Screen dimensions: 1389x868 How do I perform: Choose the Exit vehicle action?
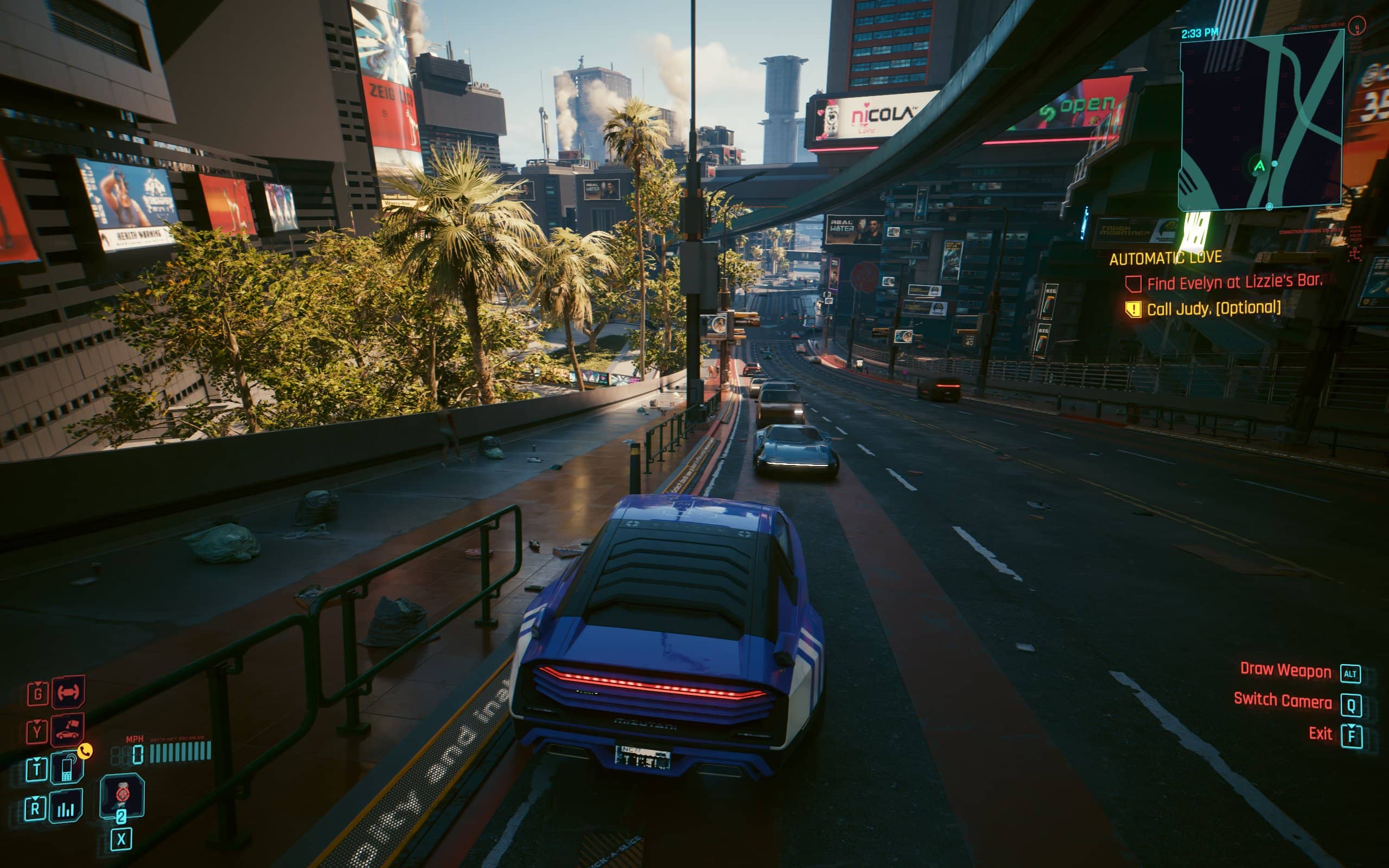pyautogui.click(x=1320, y=733)
